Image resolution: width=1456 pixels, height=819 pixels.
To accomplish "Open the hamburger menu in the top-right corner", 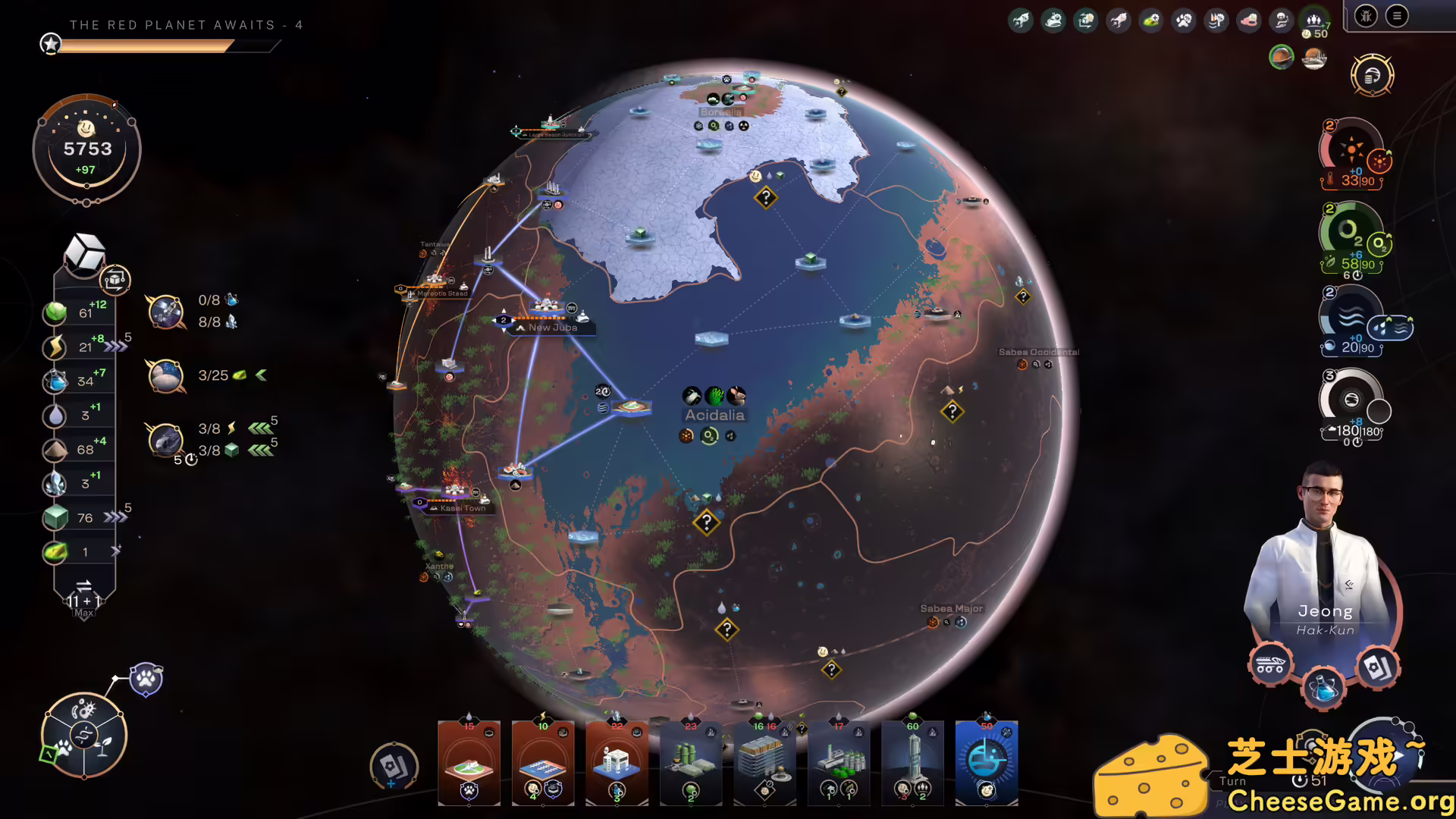I will [1396, 15].
